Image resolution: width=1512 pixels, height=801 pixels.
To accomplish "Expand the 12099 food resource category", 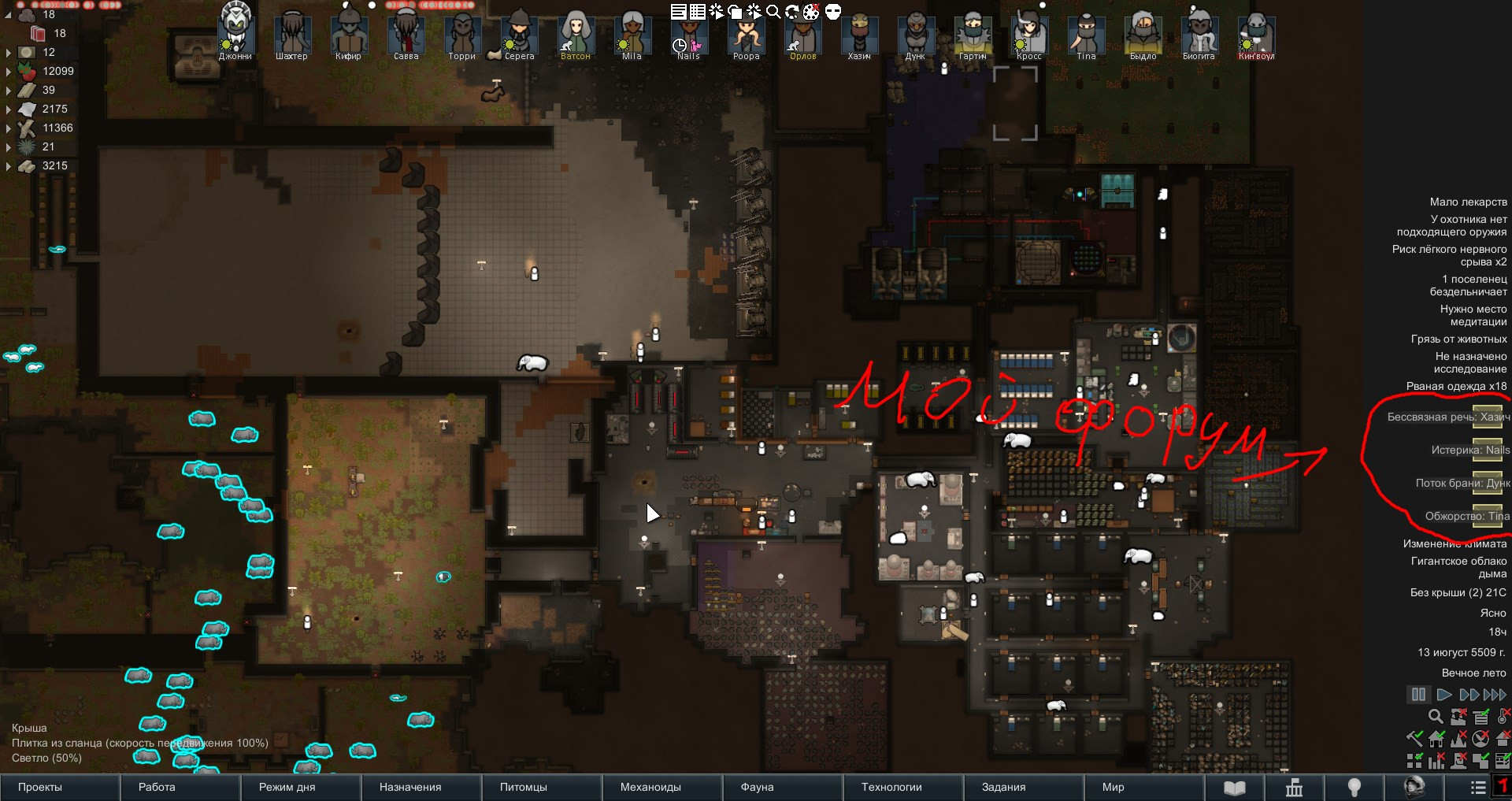I will 9,72.
